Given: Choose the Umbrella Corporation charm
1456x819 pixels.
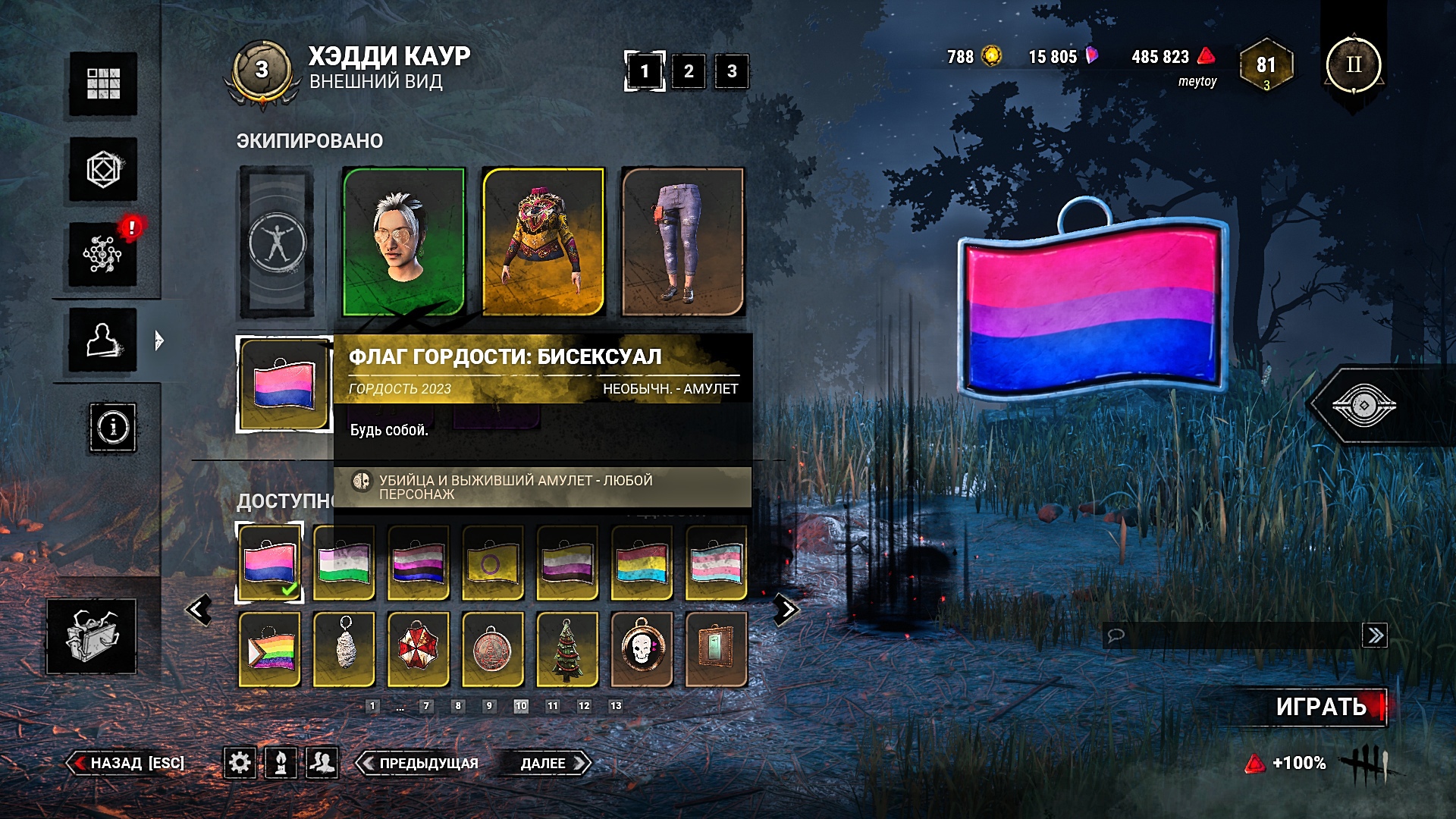Looking at the screenshot, I should coord(419,650).
